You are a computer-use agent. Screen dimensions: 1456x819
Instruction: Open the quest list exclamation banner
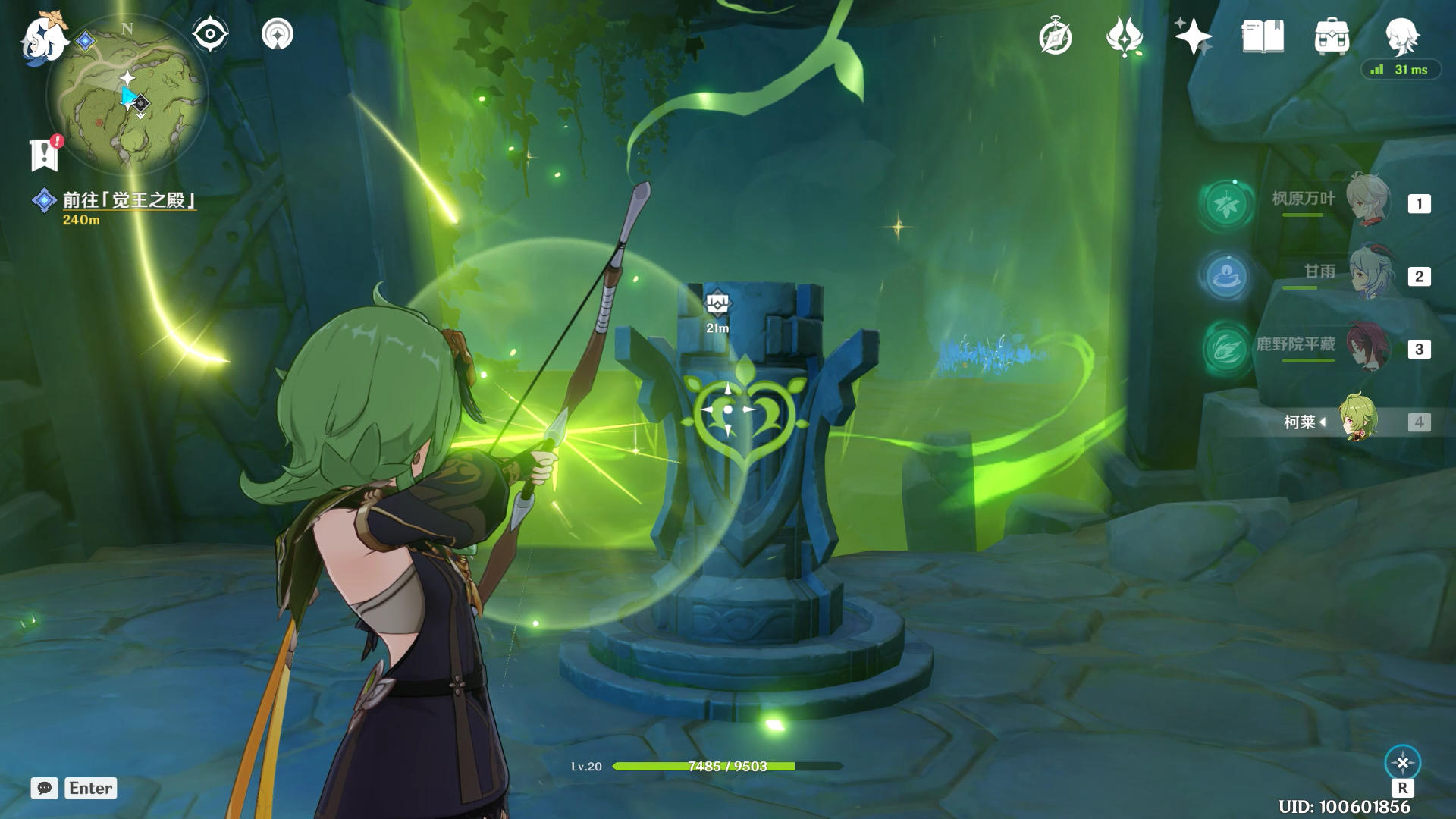point(45,155)
